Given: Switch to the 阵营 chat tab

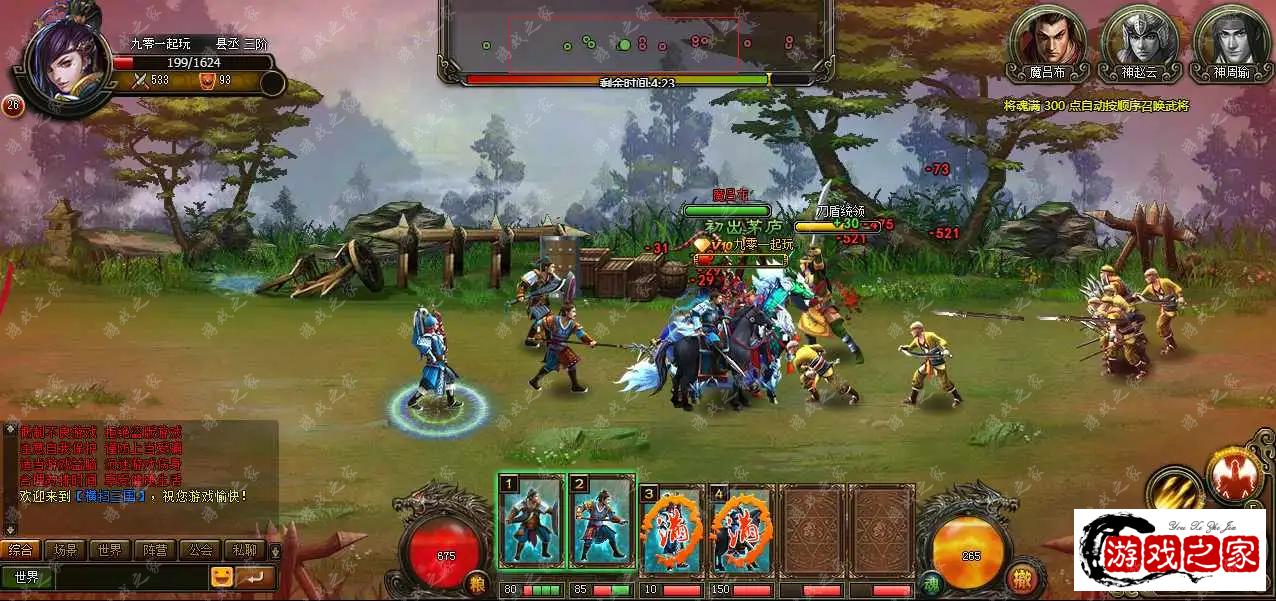Looking at the screenshot, I should click(x=155, y=549).
